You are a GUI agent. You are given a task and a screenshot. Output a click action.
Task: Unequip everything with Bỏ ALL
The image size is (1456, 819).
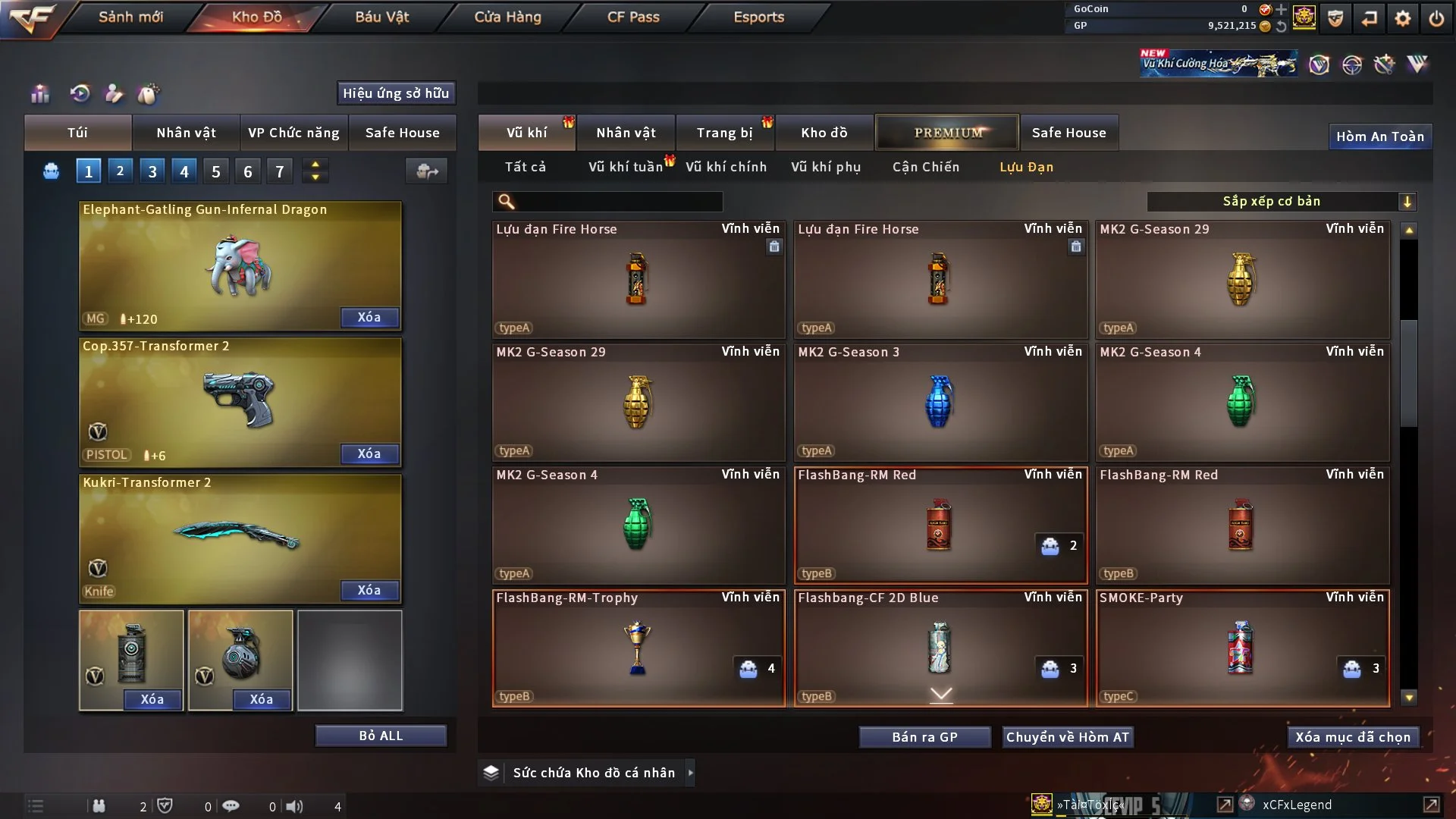(x=381, y=736)
